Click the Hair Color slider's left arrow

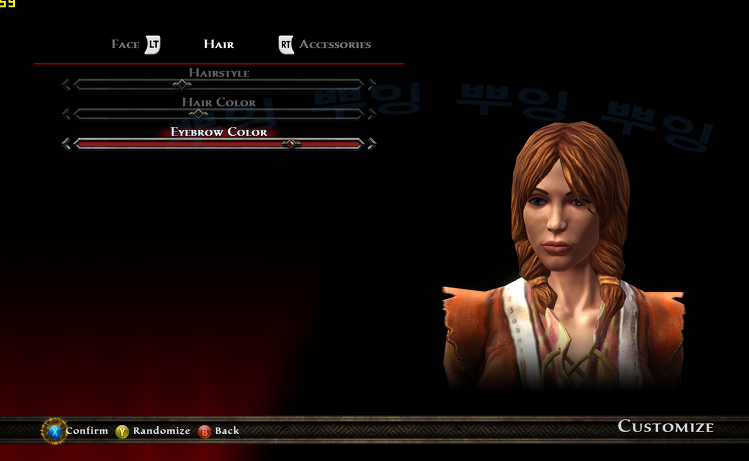tap(67, 114)
